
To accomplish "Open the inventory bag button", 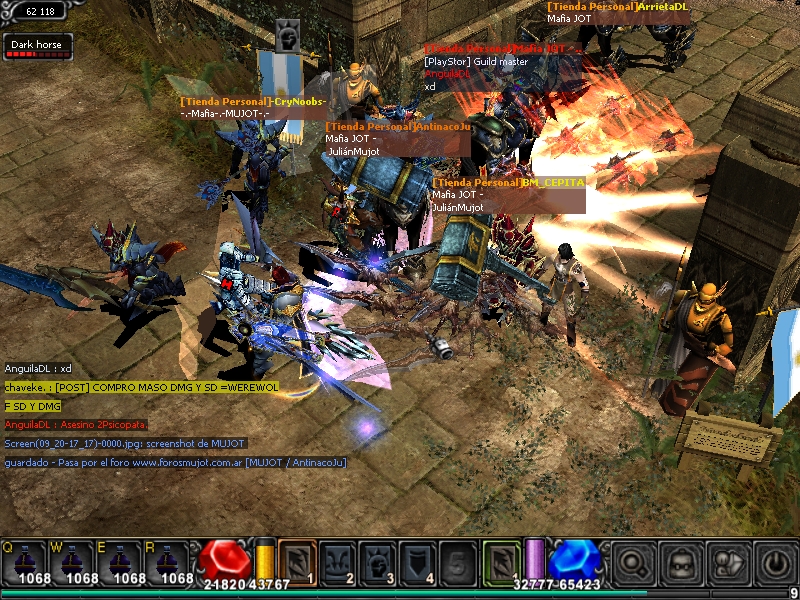I will point(681,564).
